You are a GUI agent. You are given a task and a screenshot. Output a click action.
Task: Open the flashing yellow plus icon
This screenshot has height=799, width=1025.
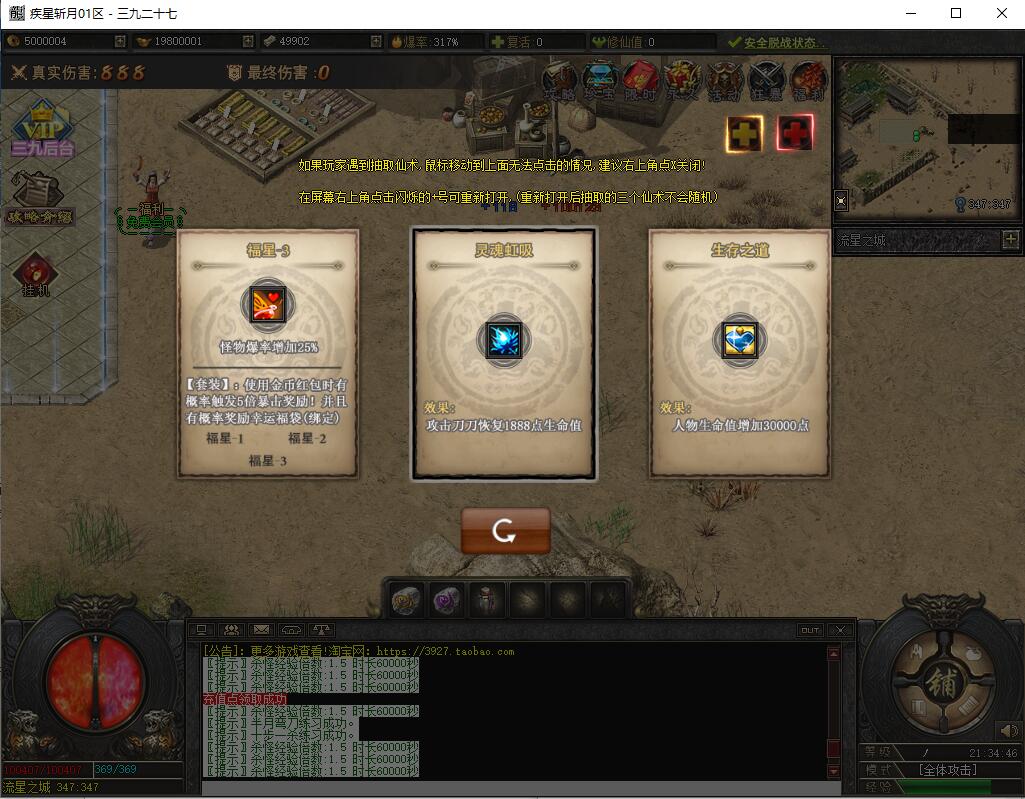point(744,133)
